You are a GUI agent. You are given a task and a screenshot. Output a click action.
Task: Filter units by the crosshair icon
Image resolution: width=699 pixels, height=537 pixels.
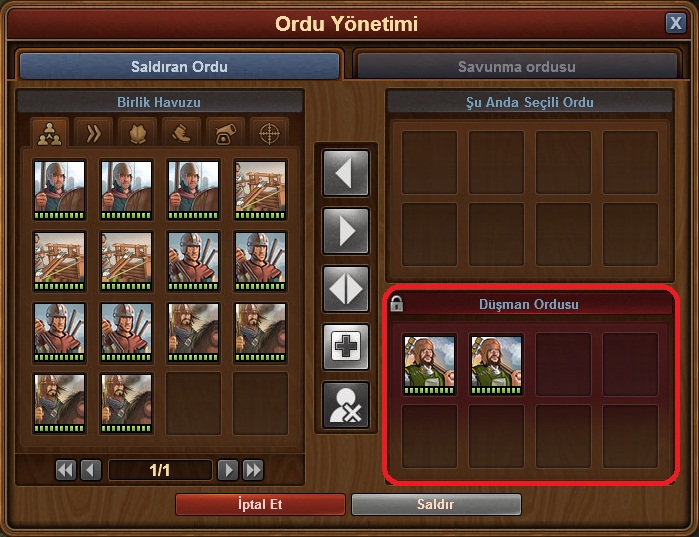[269, 132]
